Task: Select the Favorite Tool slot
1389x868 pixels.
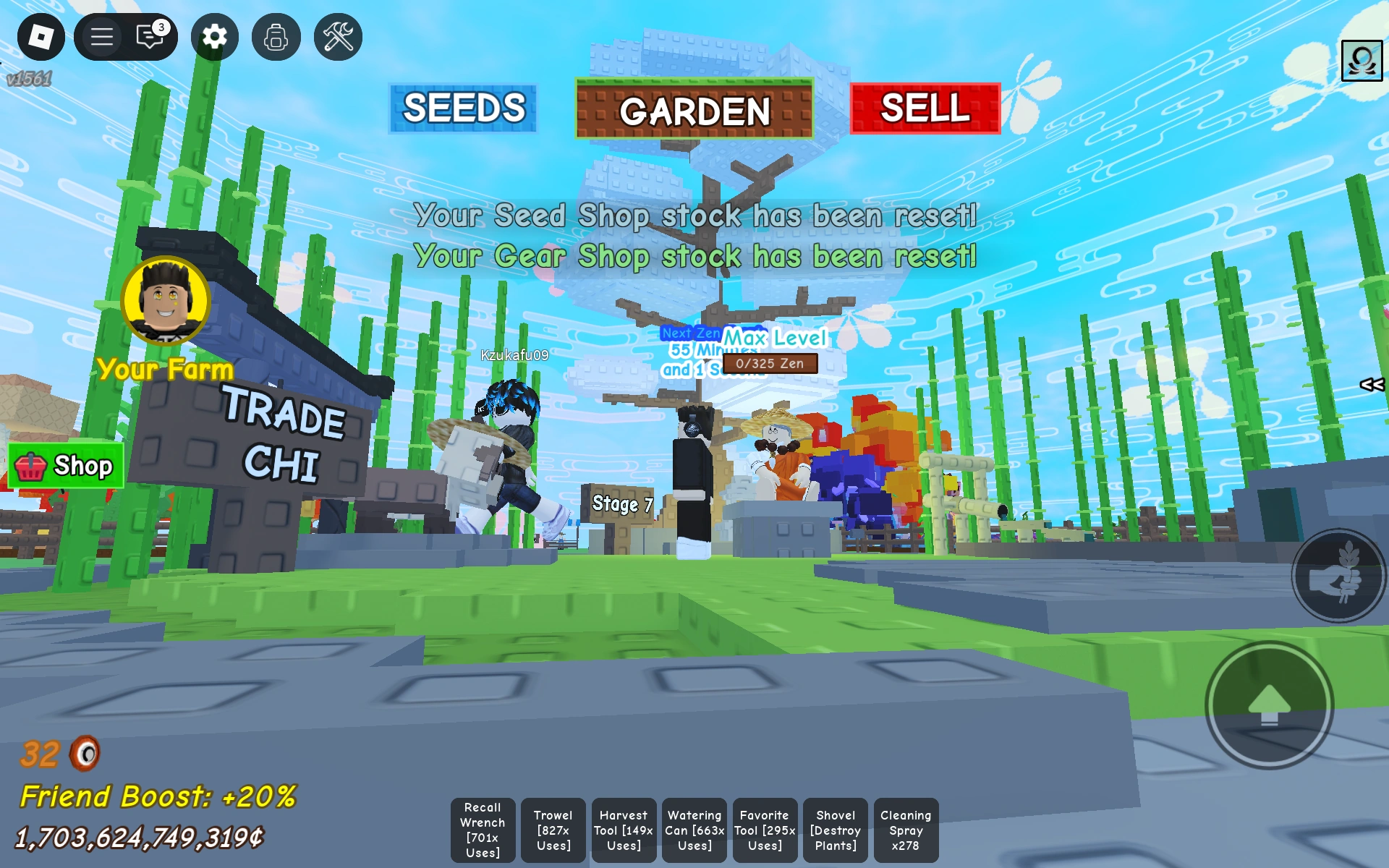Action: click(763, 830)
